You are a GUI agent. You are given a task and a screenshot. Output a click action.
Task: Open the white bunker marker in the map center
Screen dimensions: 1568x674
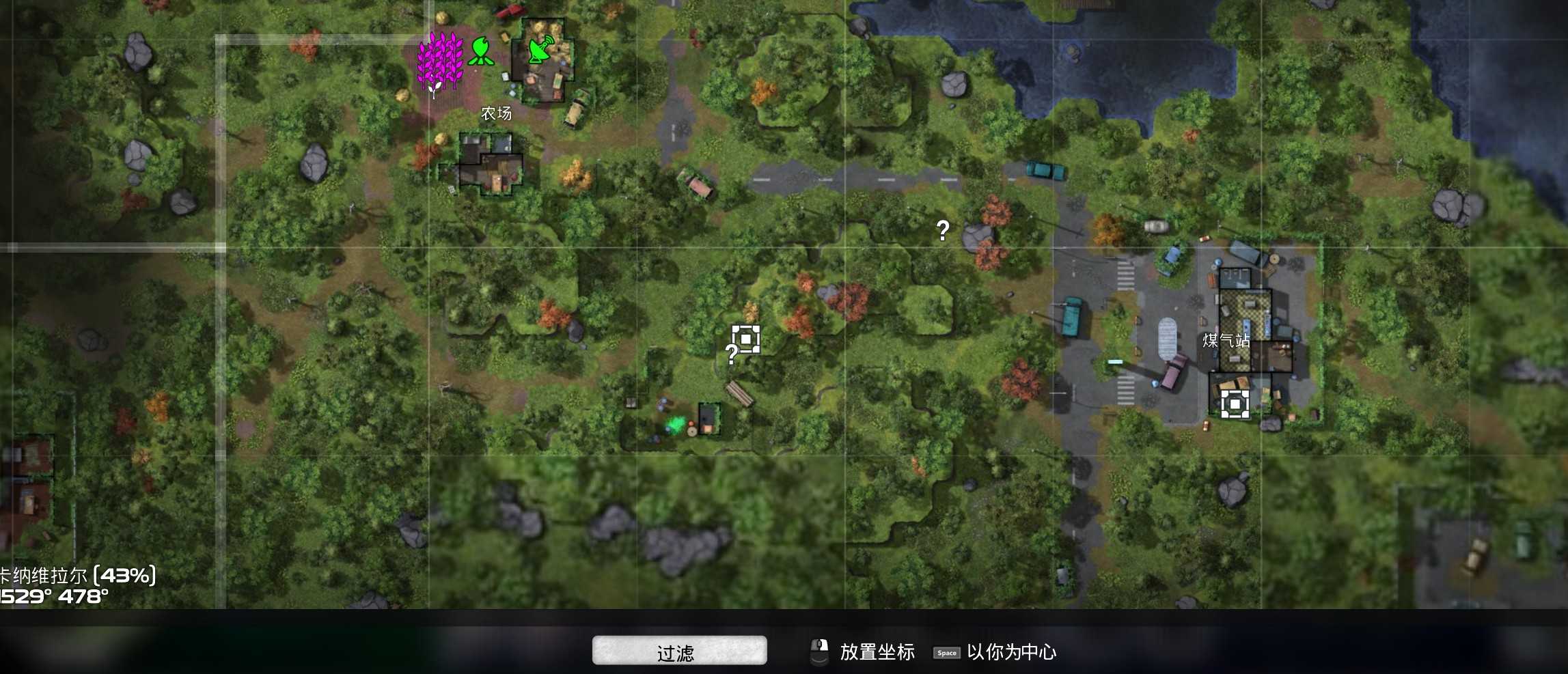click(x=745, y=338)
